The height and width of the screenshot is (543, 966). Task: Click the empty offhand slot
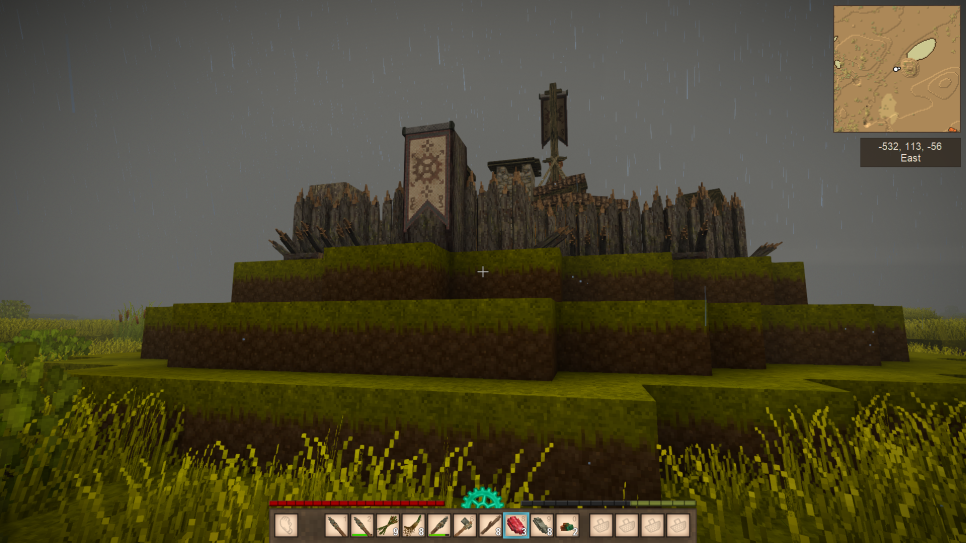[x=287, y=525]
